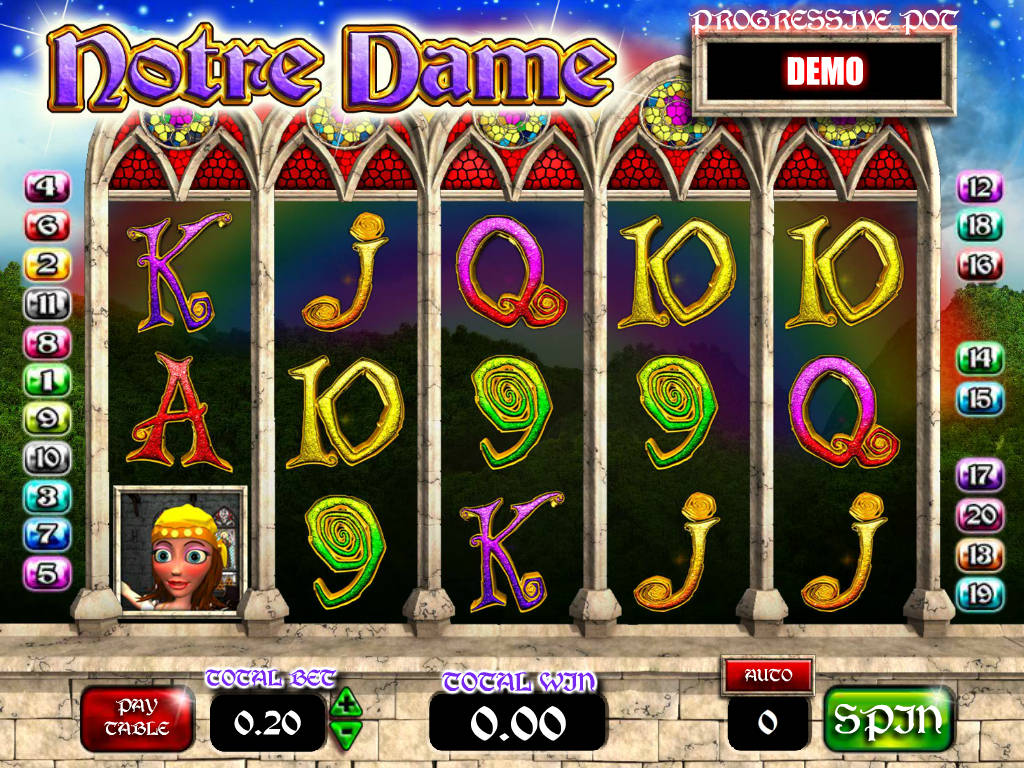
Task: Choose payline number 19
Action: pyautogui.click(x=979, y=595)
